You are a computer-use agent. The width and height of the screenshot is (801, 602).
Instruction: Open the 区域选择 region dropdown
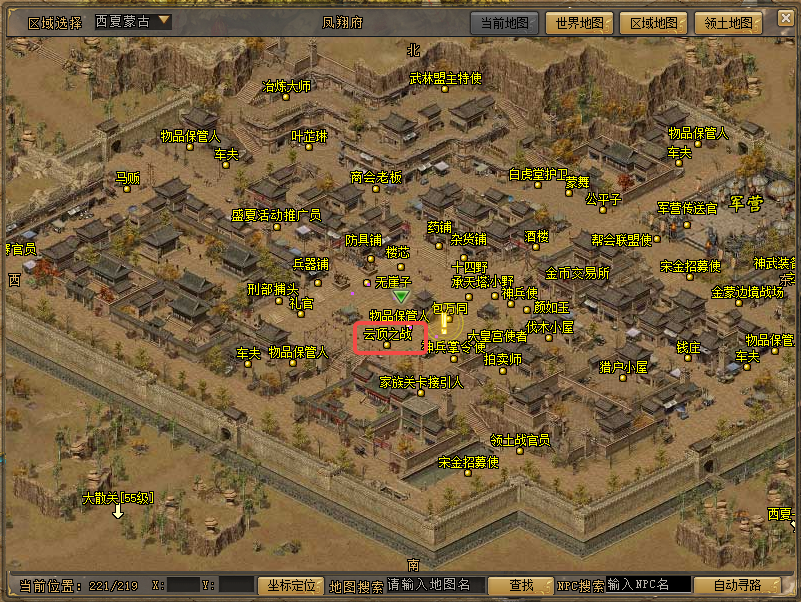click(x=133, y=21)
